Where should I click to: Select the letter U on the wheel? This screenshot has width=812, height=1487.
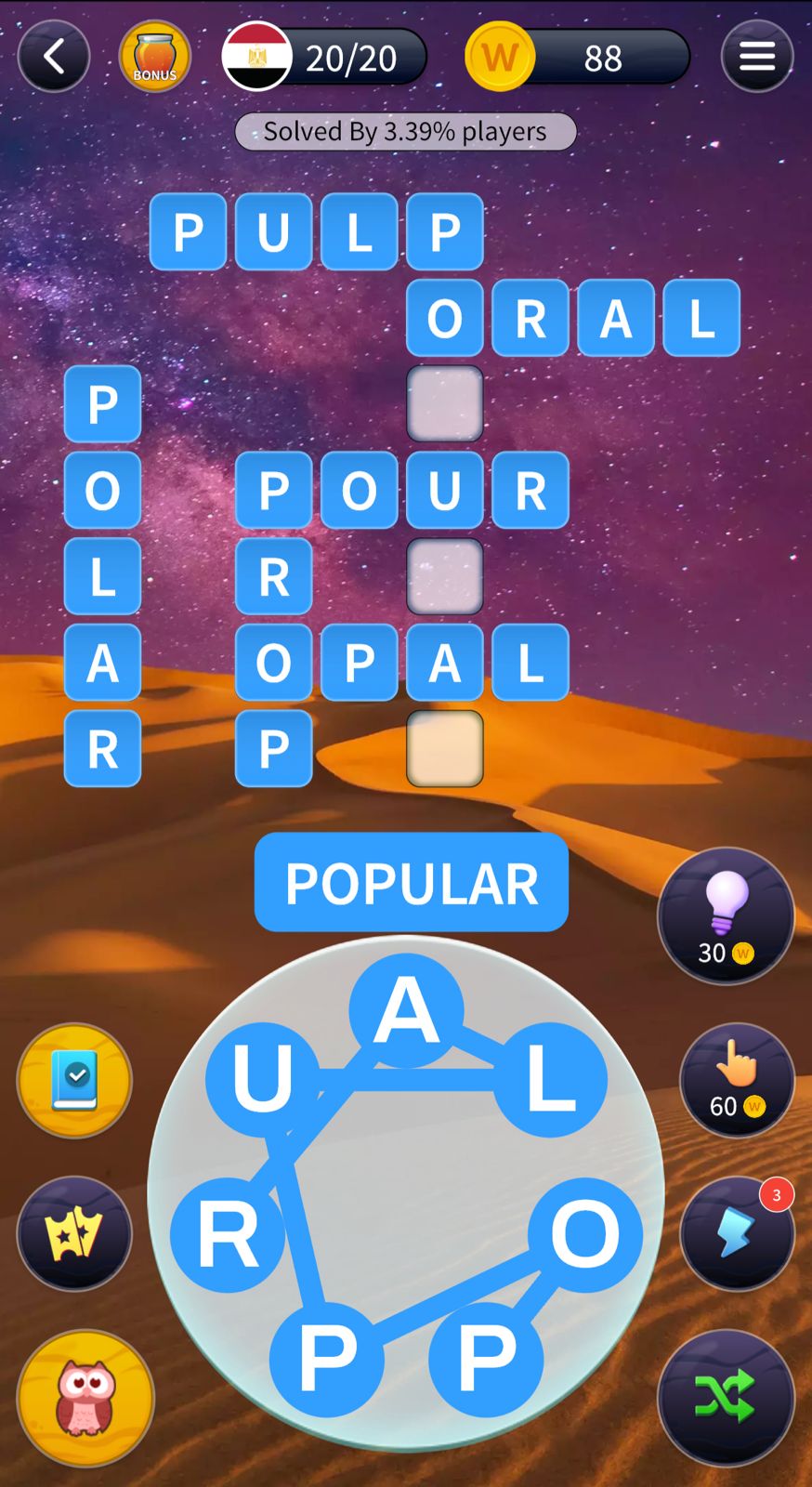click(x=263, y=1078)
